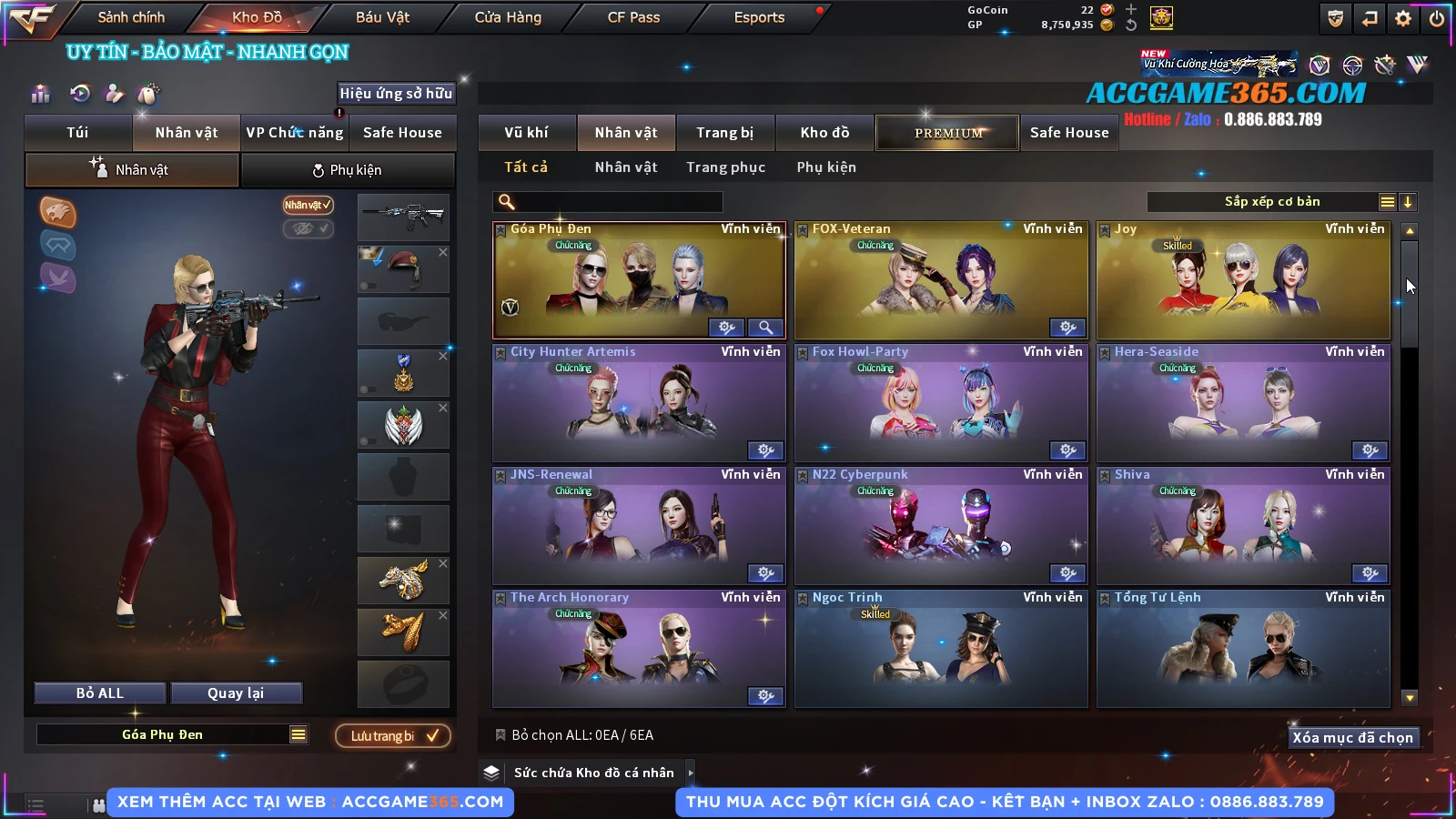
Task: Pick the Ngoc Trinh character card
Action: click(941, 649)
